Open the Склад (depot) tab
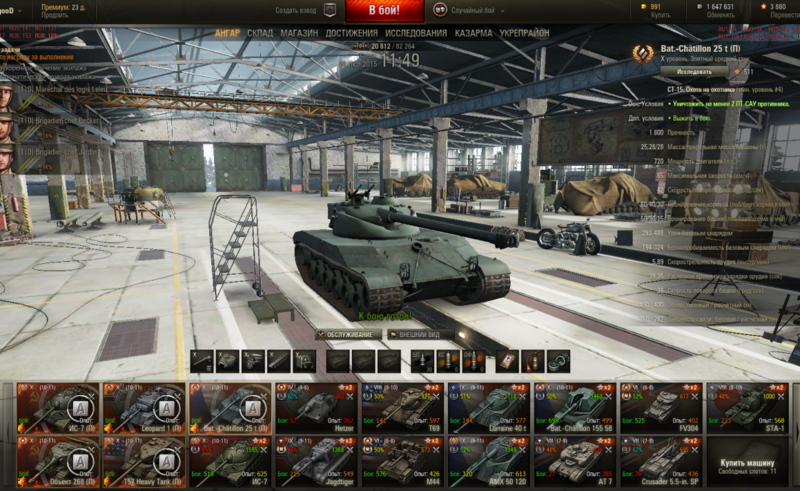800x491 pixels. (260, 33)
